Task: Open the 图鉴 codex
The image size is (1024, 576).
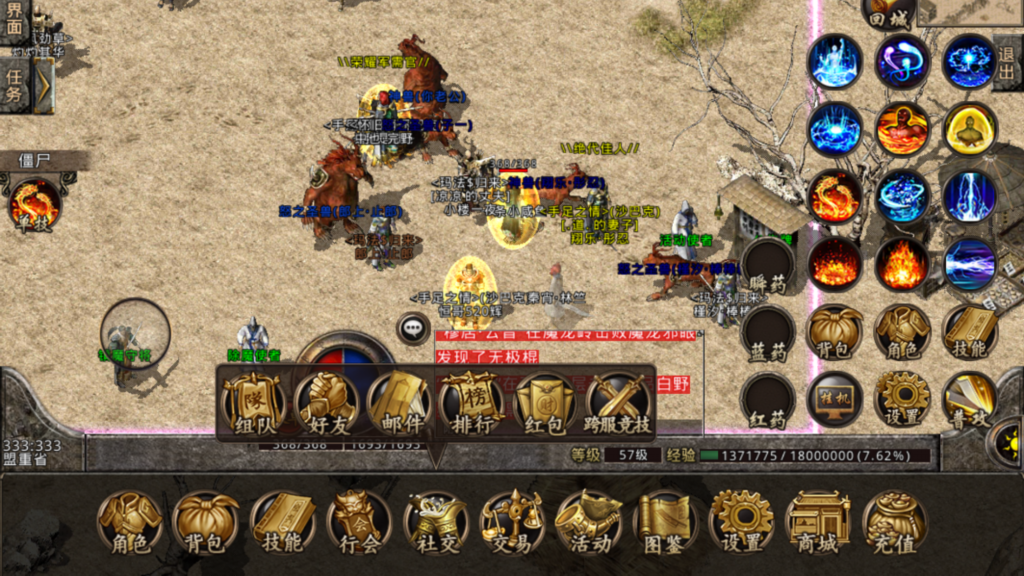Action: 665,522
